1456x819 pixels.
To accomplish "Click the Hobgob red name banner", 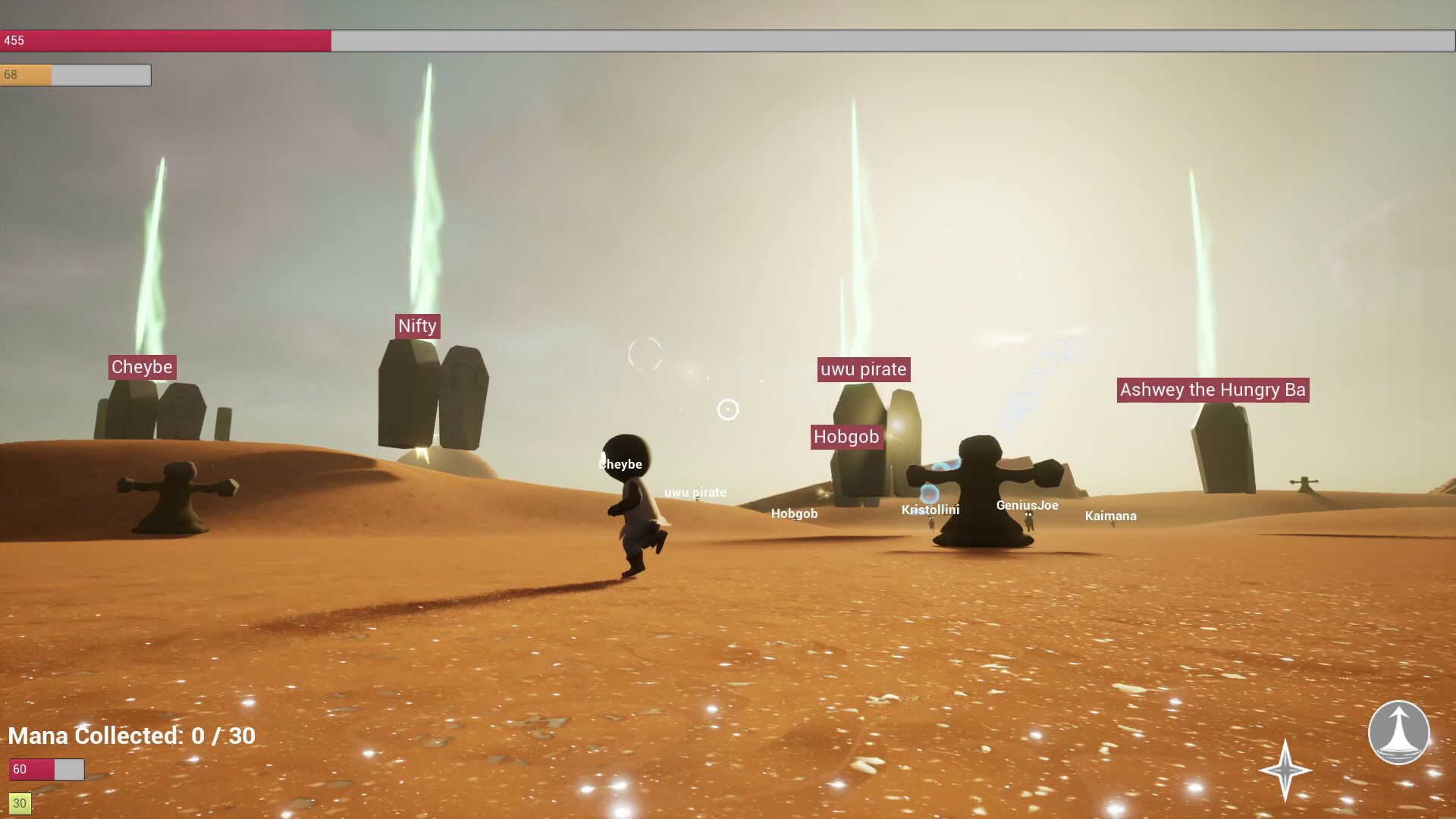I will click(846, 437).
